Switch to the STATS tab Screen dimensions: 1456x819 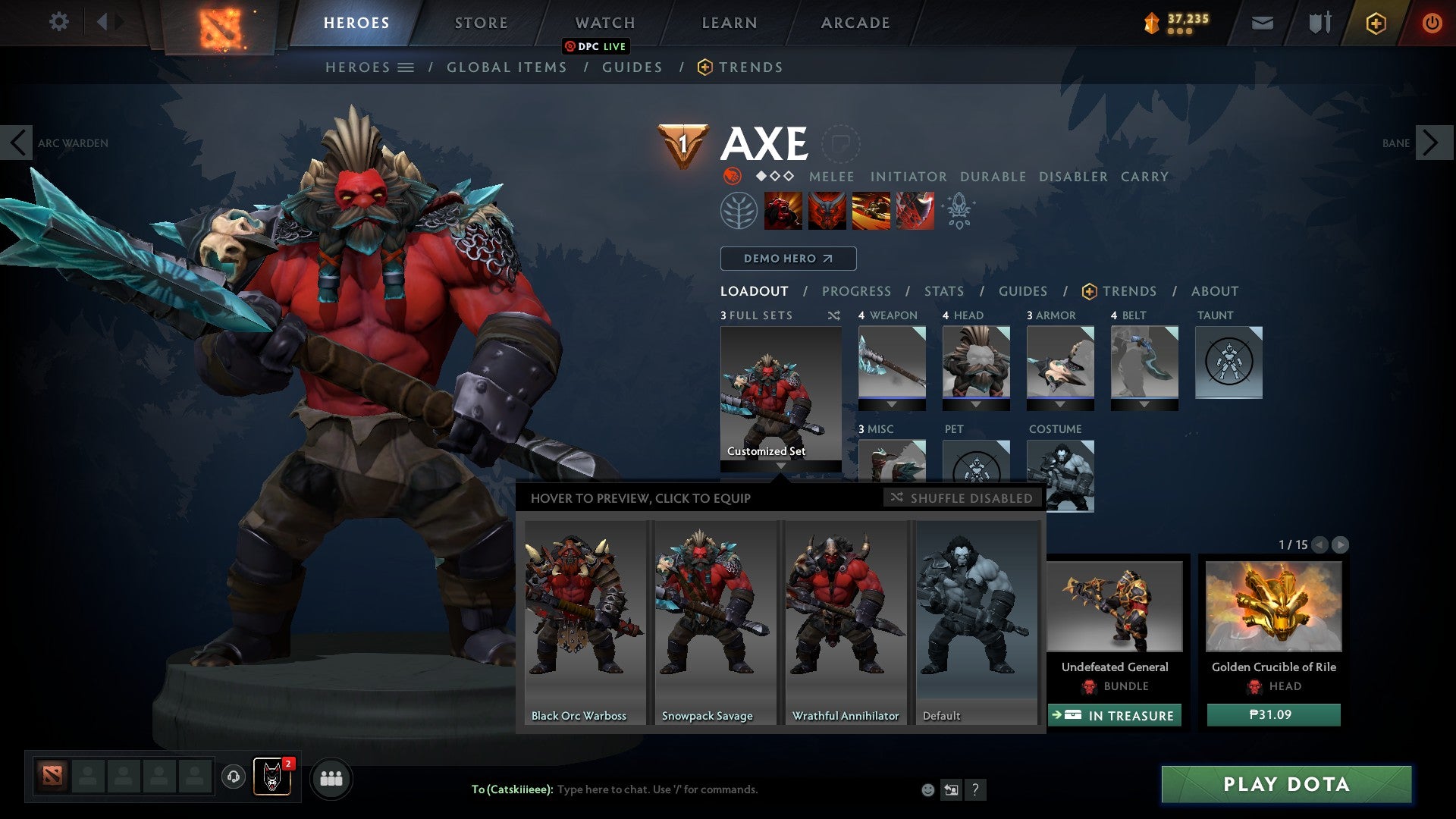[x=943, y=291]
